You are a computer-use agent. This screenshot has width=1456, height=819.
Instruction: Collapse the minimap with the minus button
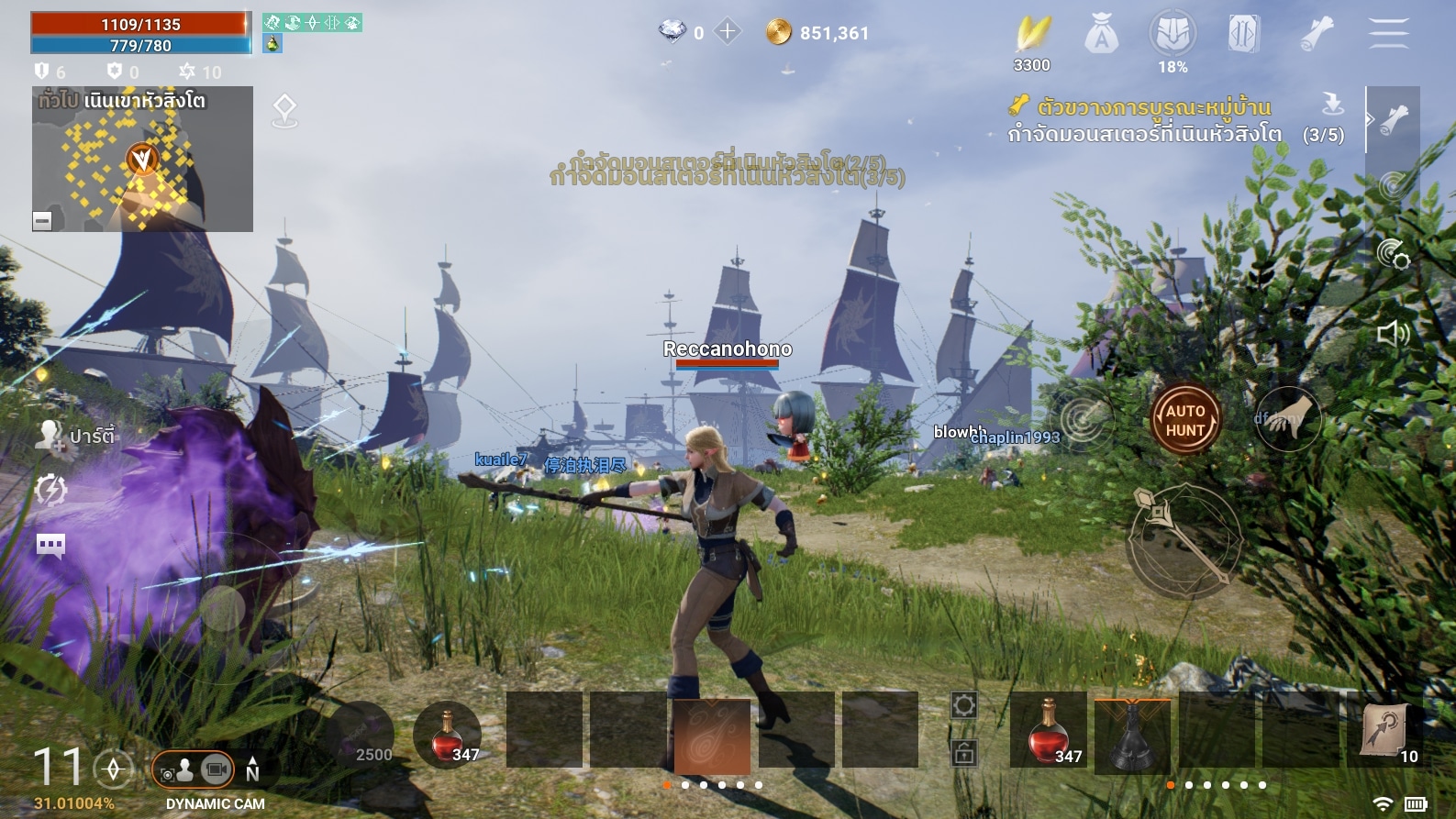point(42,220)
